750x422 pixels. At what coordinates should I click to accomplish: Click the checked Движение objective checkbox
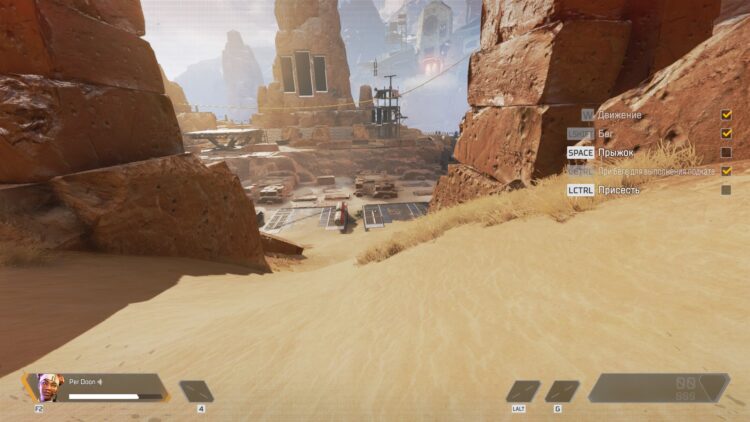(x=726, y=115)
